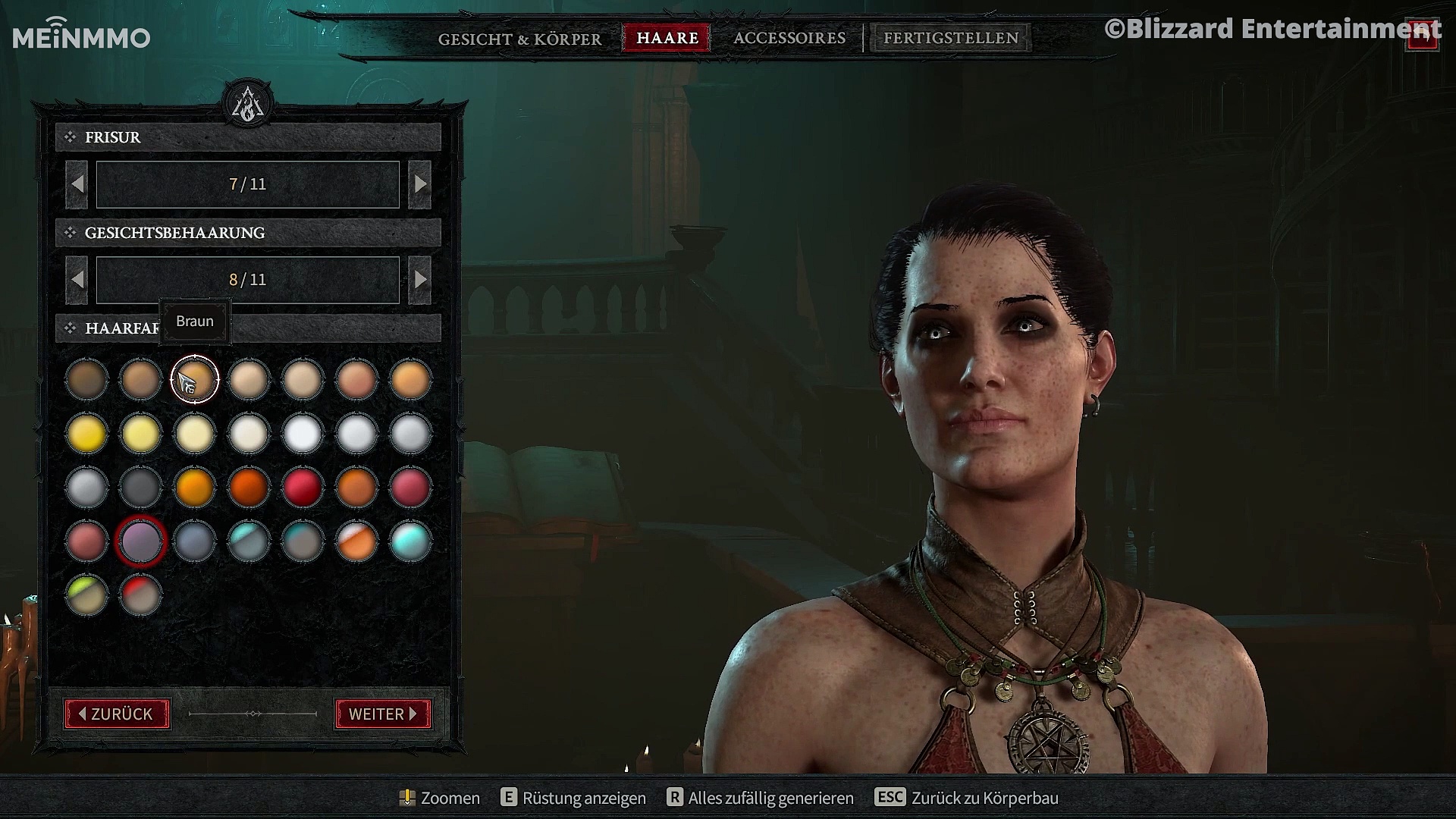Step Gesichtsbehaarung back with the left arrow
This screenshot has height=819, width=1456.
coord(77,280)
